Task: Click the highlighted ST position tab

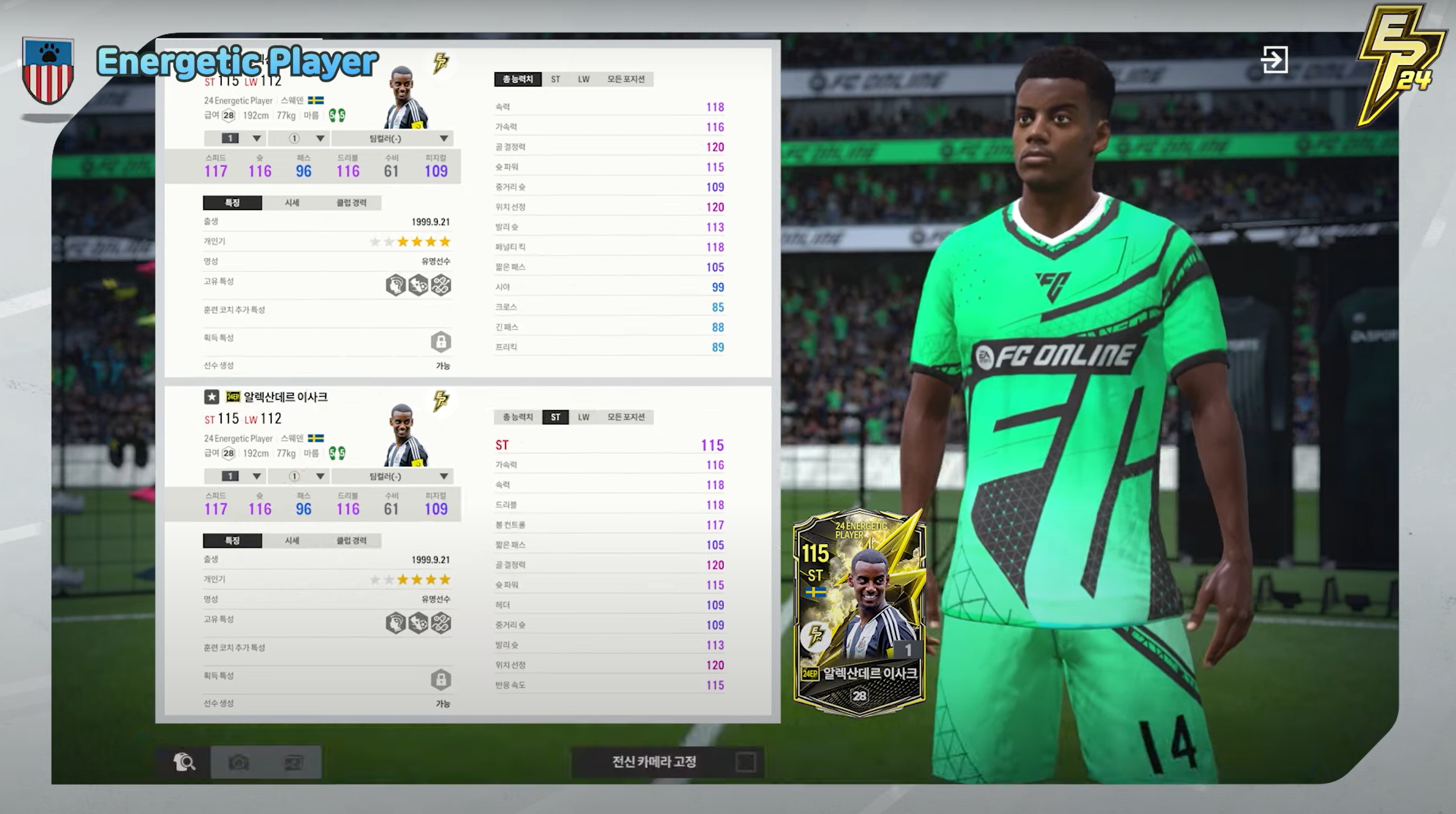Action: click(555, 417)
